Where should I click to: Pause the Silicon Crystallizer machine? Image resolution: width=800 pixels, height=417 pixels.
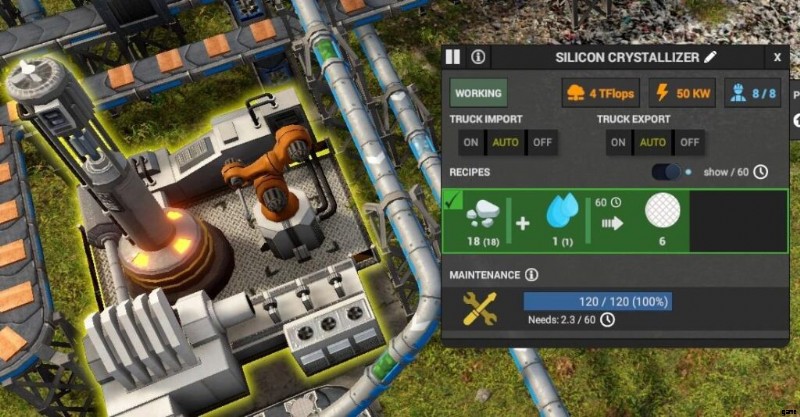tap(453, 58)
